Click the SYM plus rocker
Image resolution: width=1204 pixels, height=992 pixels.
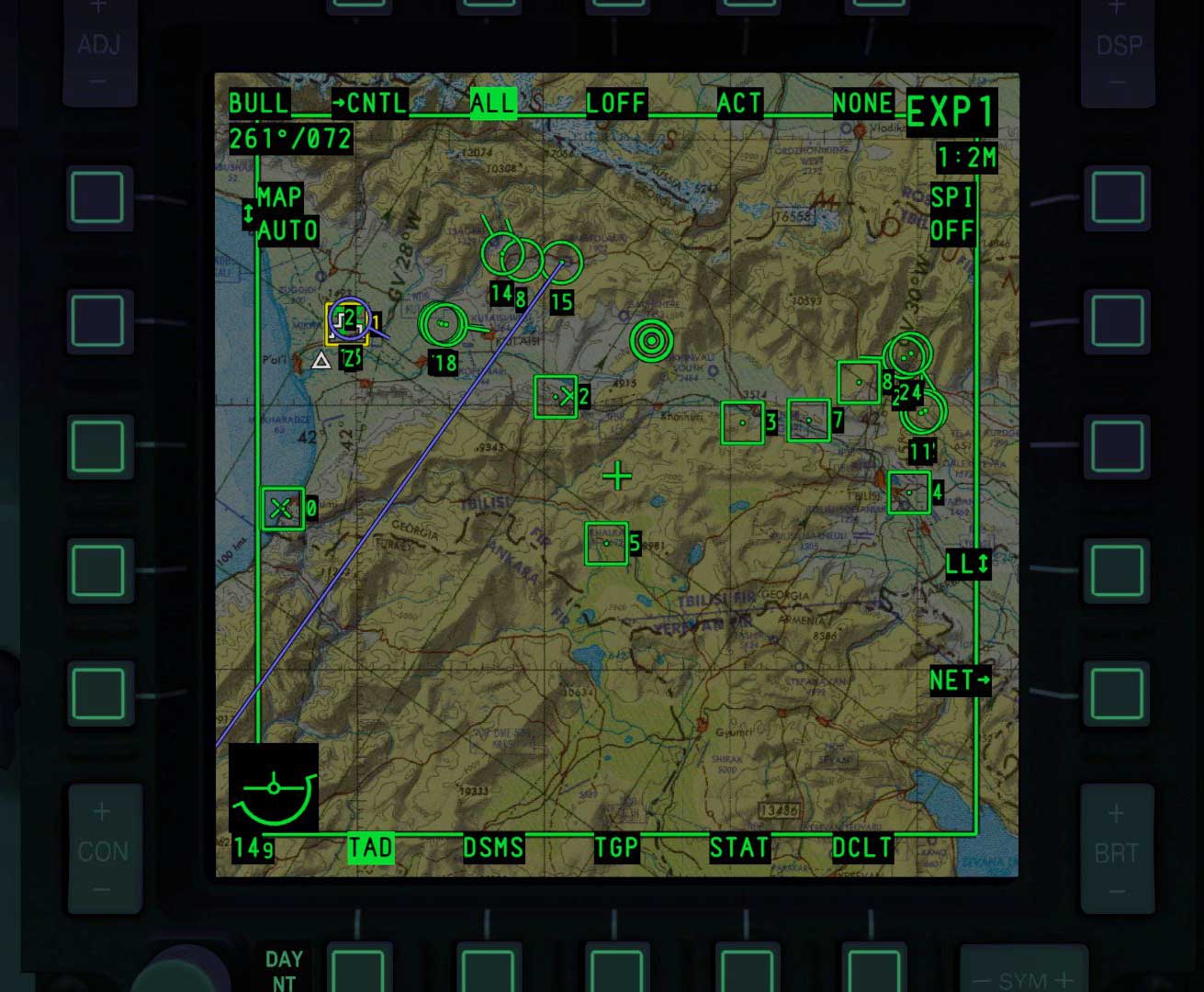(1063, 981)
